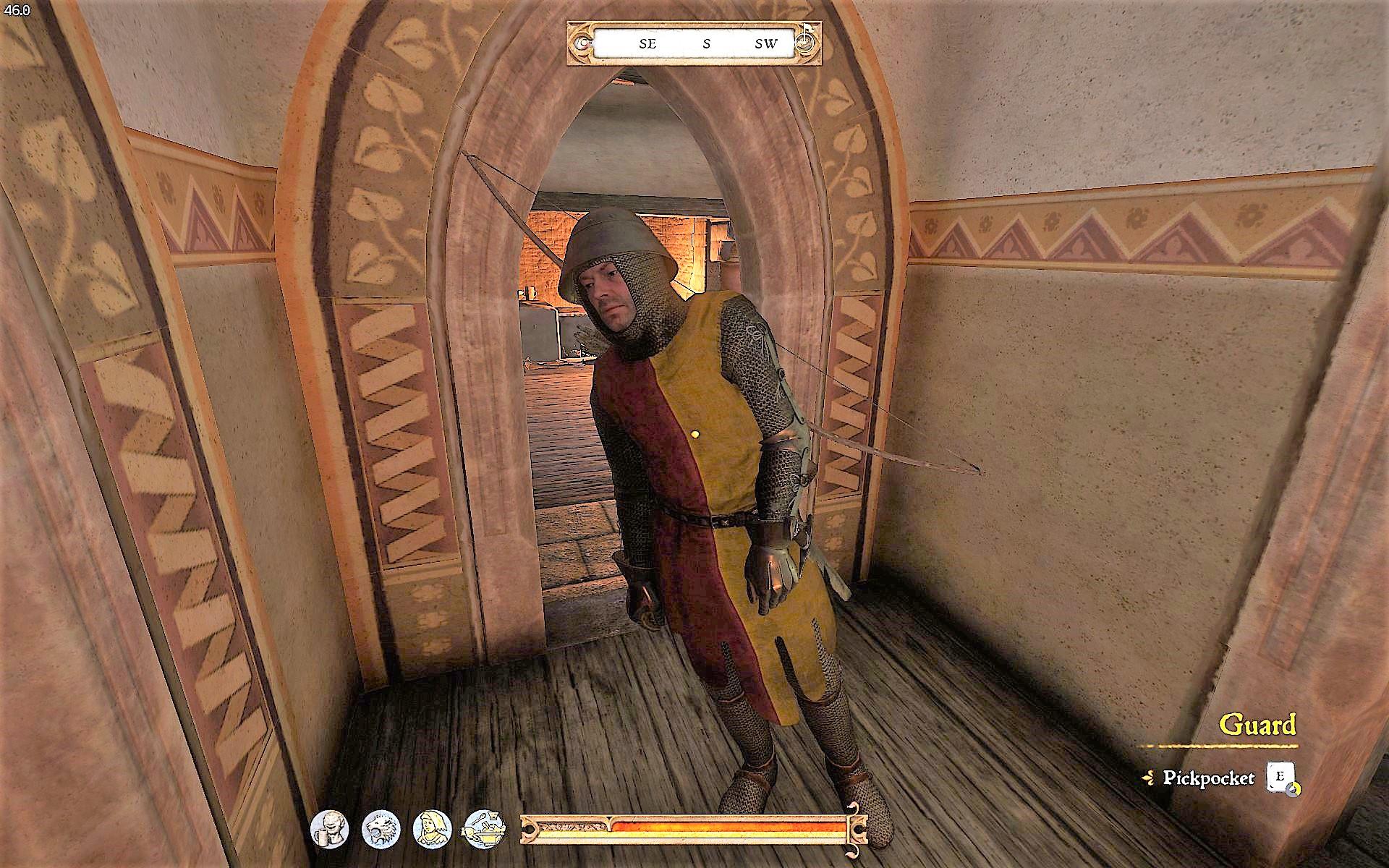
Task: Toggle the yellow dot on the guard's tunic
Action: [696, 435]
